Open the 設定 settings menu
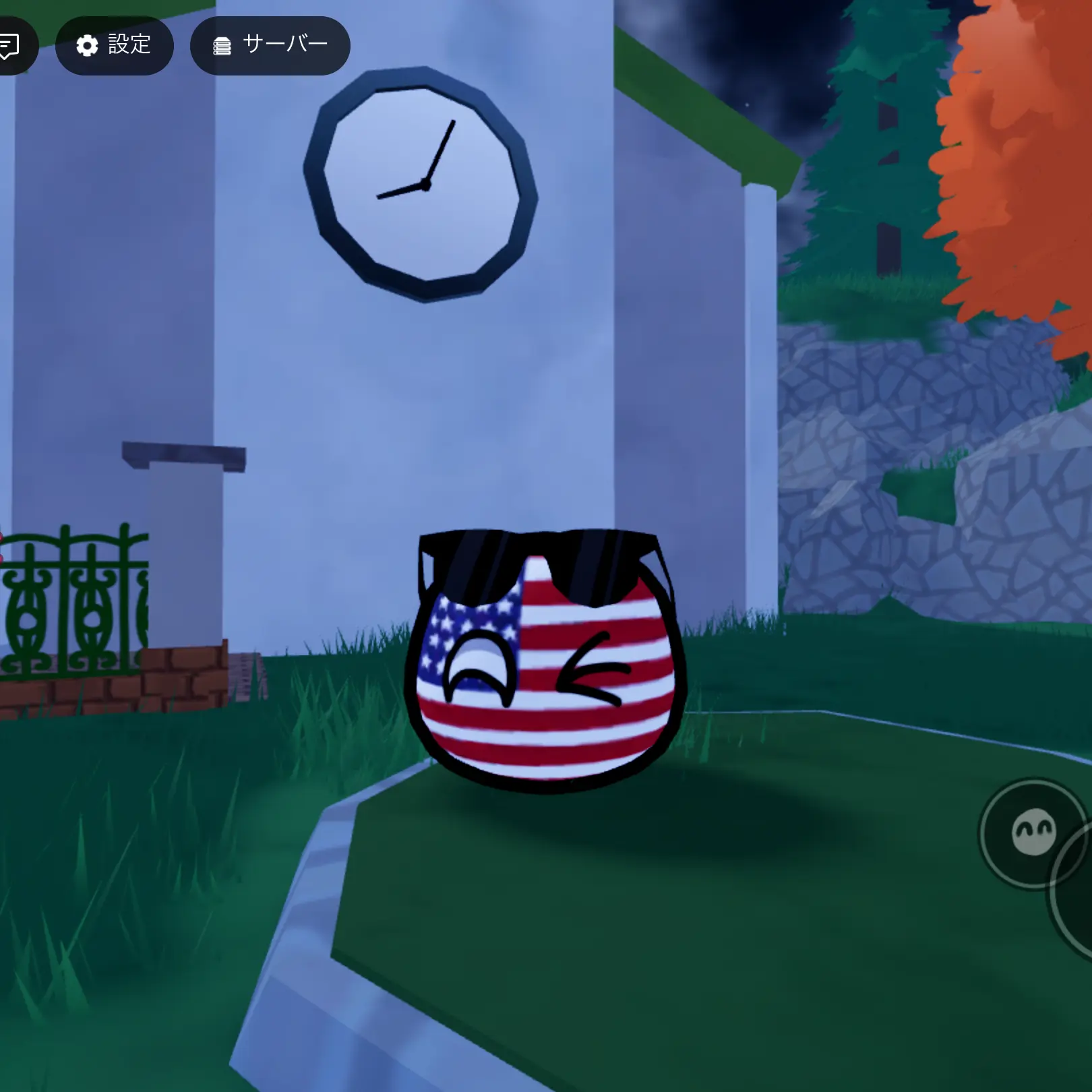1092x1092 pixels. coord(114,45)
